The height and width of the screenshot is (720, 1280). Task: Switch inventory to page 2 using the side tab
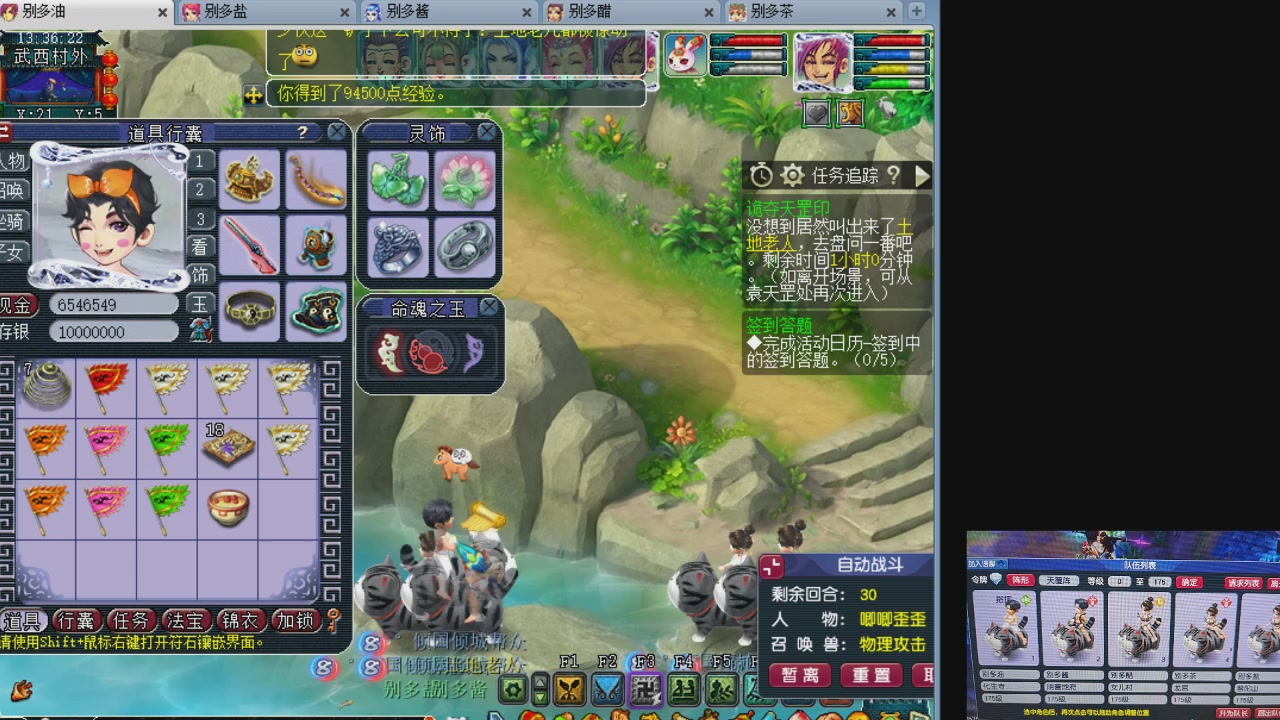(199, 189)
